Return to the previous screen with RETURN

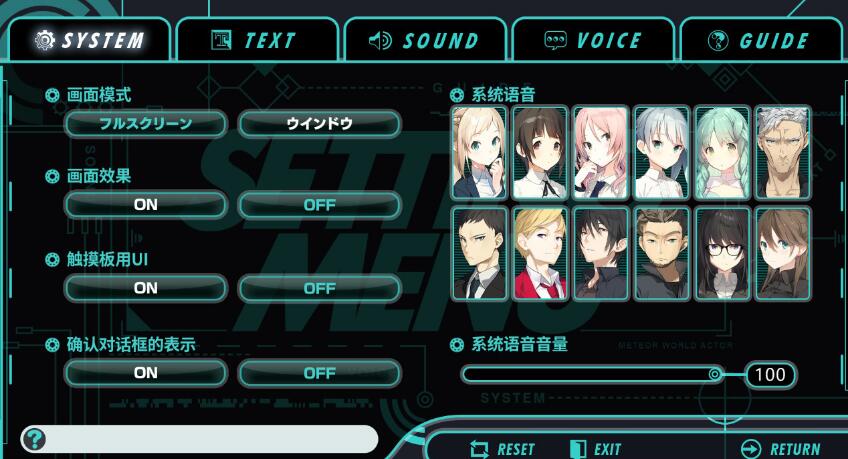(781, 449)
